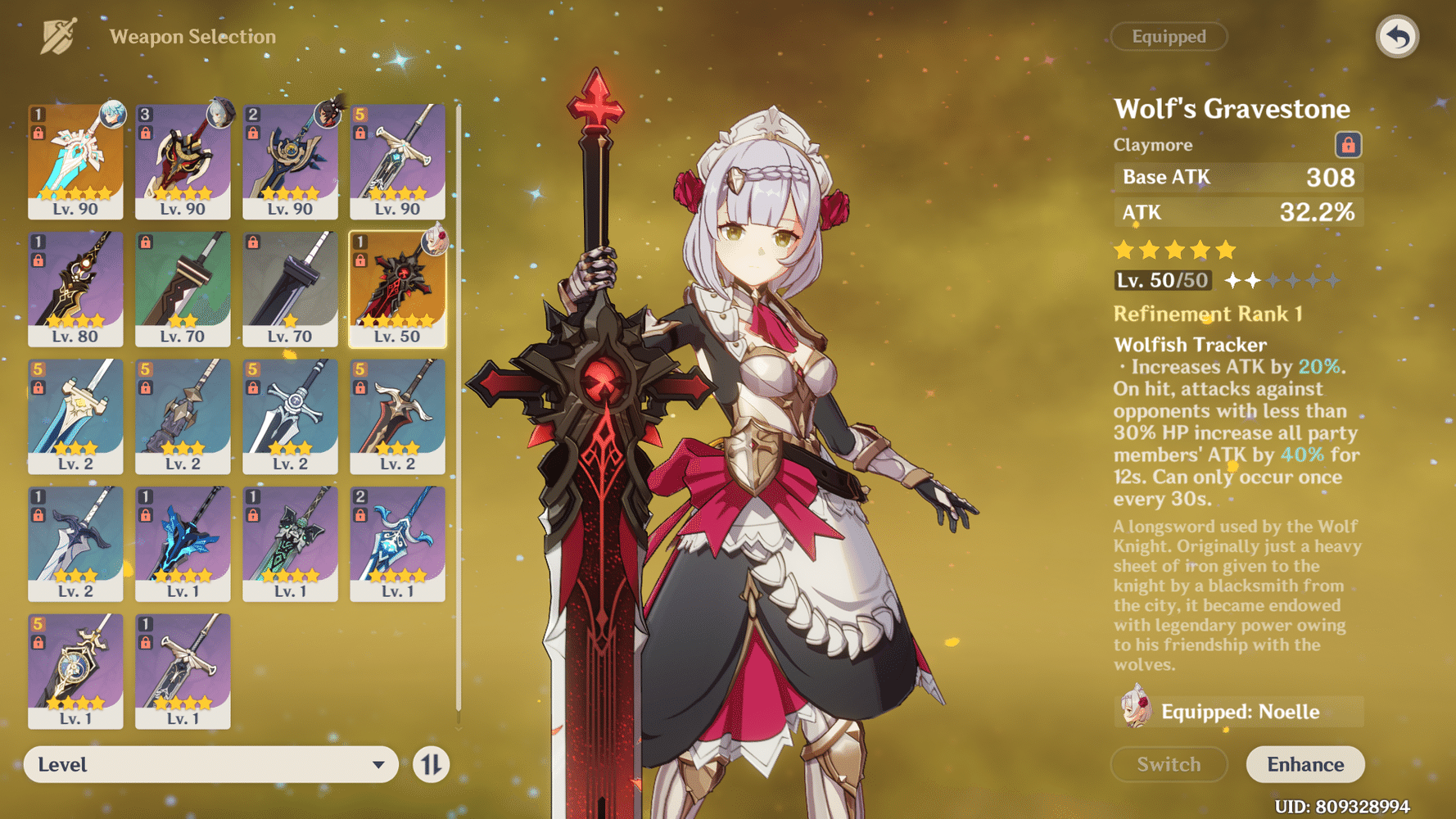The height and width of the screenshot is (819, 1456).
Task: Choose the Lv. 90 claymore with refinement 5
Action: (x=397, y=161)
